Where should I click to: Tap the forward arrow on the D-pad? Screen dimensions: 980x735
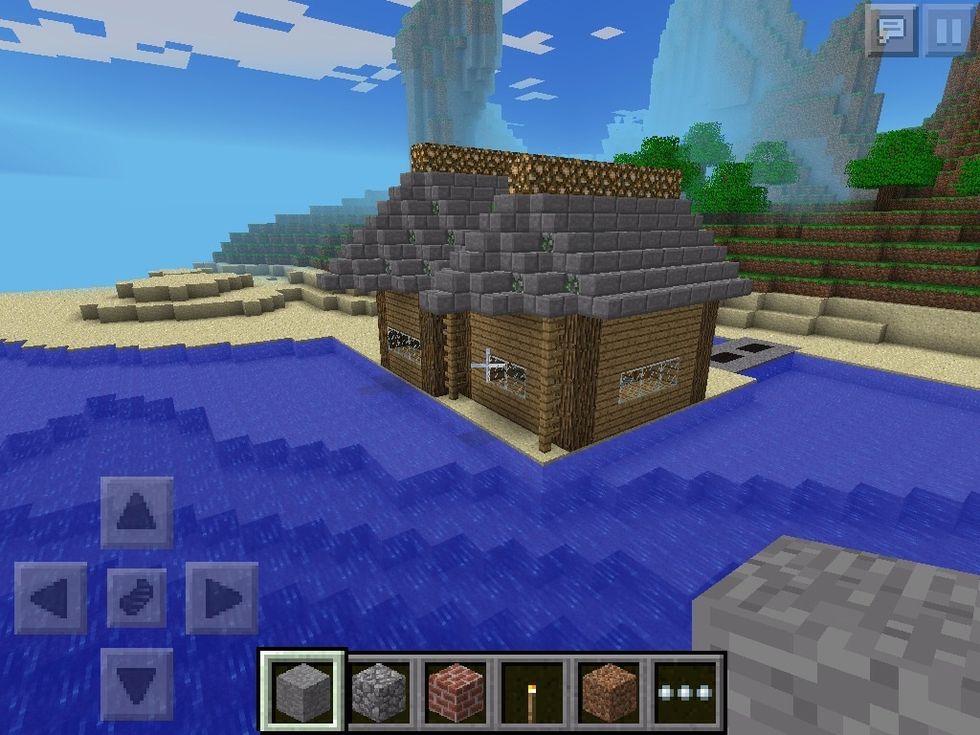point(137,513)
